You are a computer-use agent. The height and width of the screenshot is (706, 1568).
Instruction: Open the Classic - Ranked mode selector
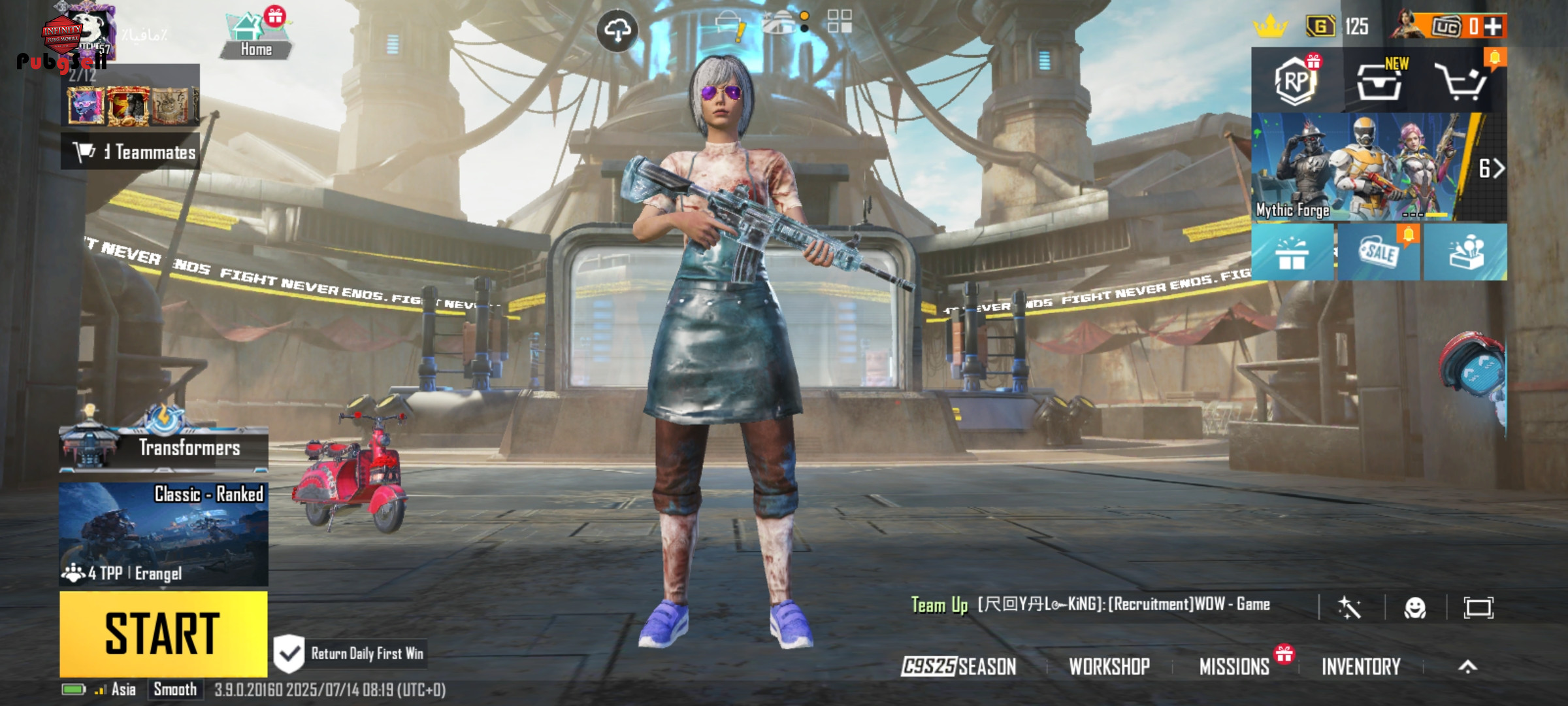tap(163, 533)
